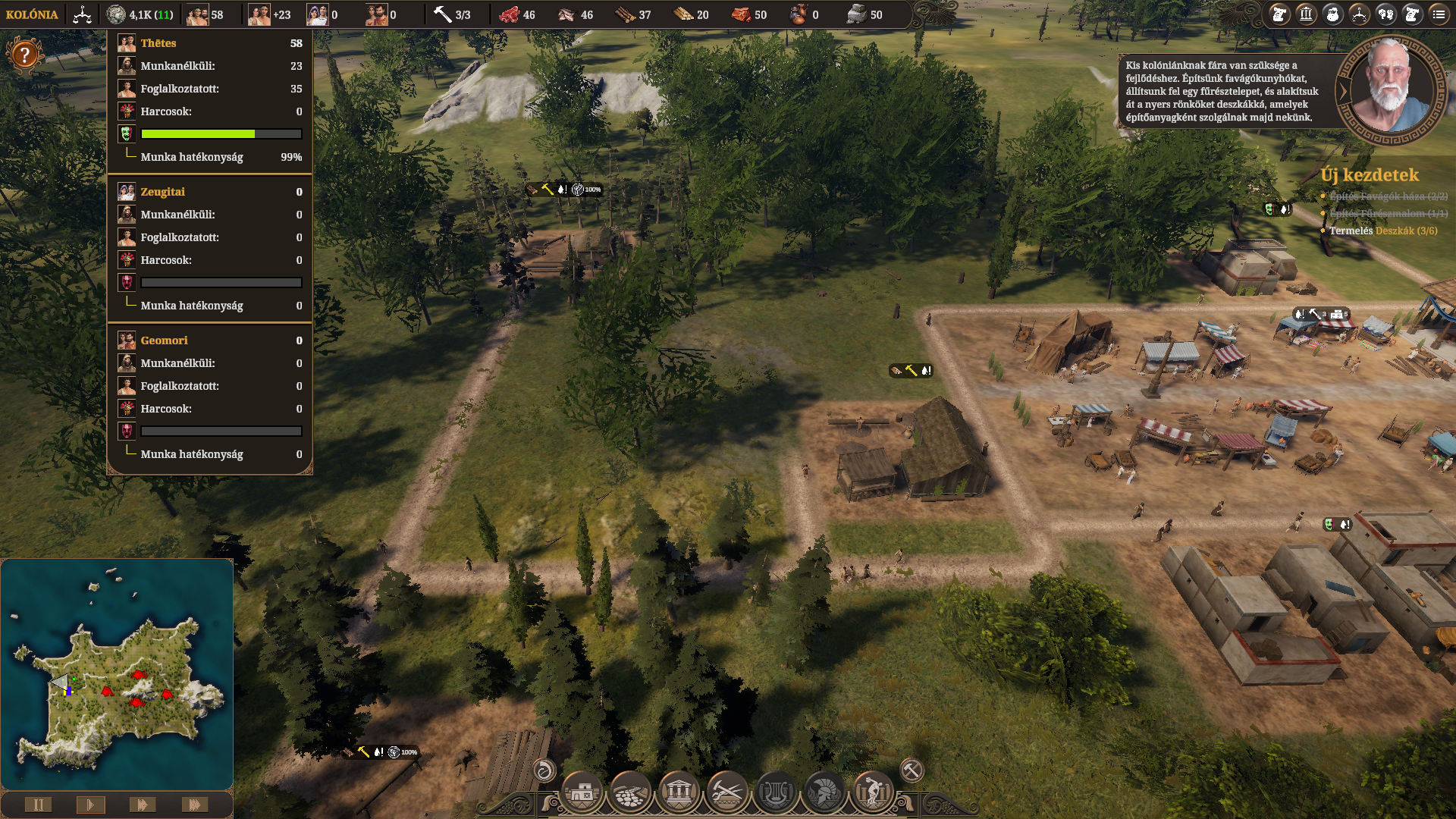Open the lyre culture build category
Viewport: 1456px width, 819px height.
(x=776, y=793)
